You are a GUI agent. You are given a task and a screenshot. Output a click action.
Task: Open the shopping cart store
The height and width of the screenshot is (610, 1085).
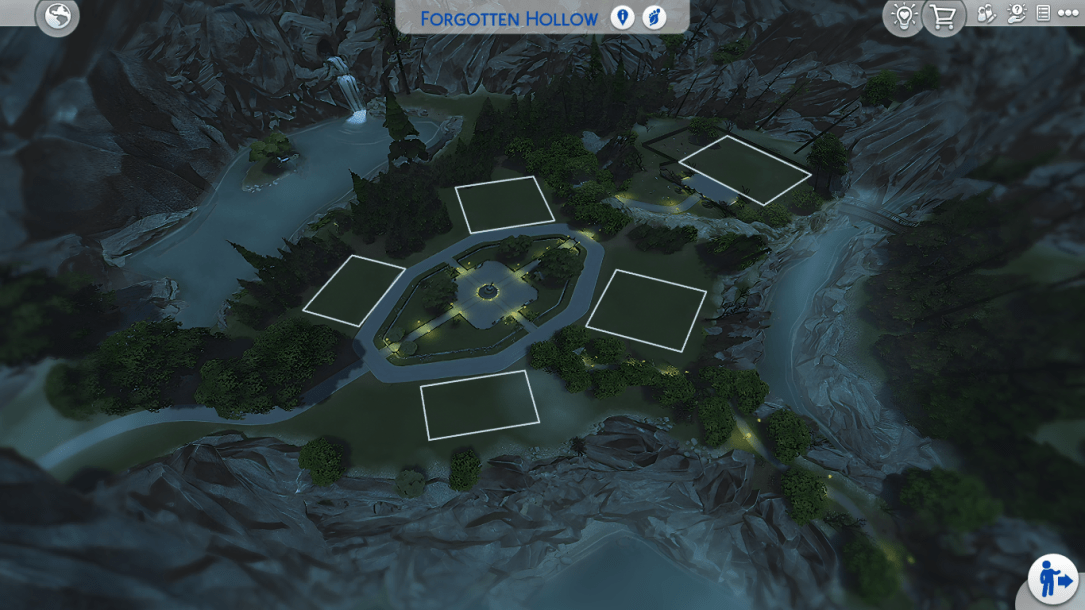[x=943, y=16]
